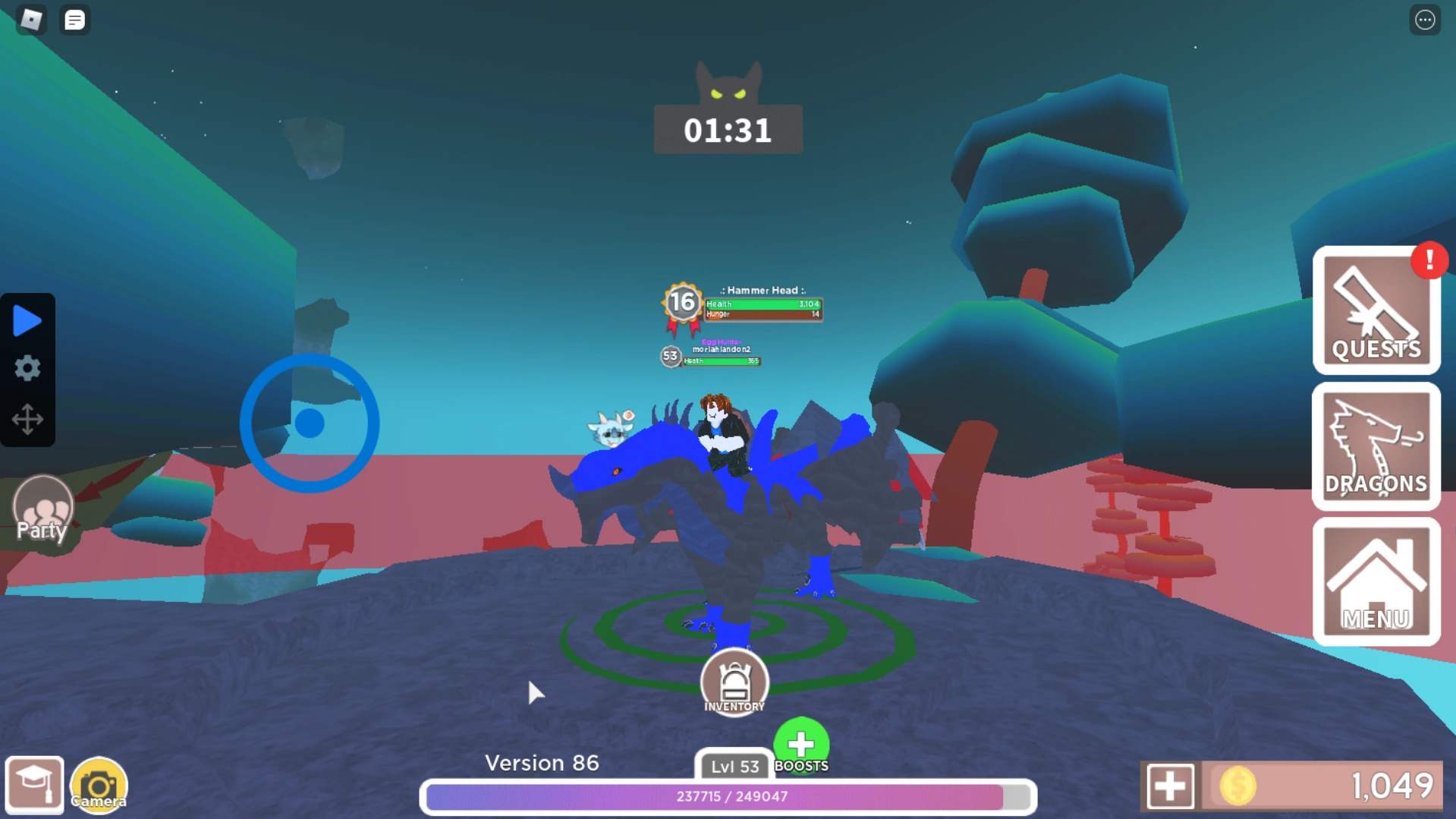Open the more options menu top right

coord(1426,19)
